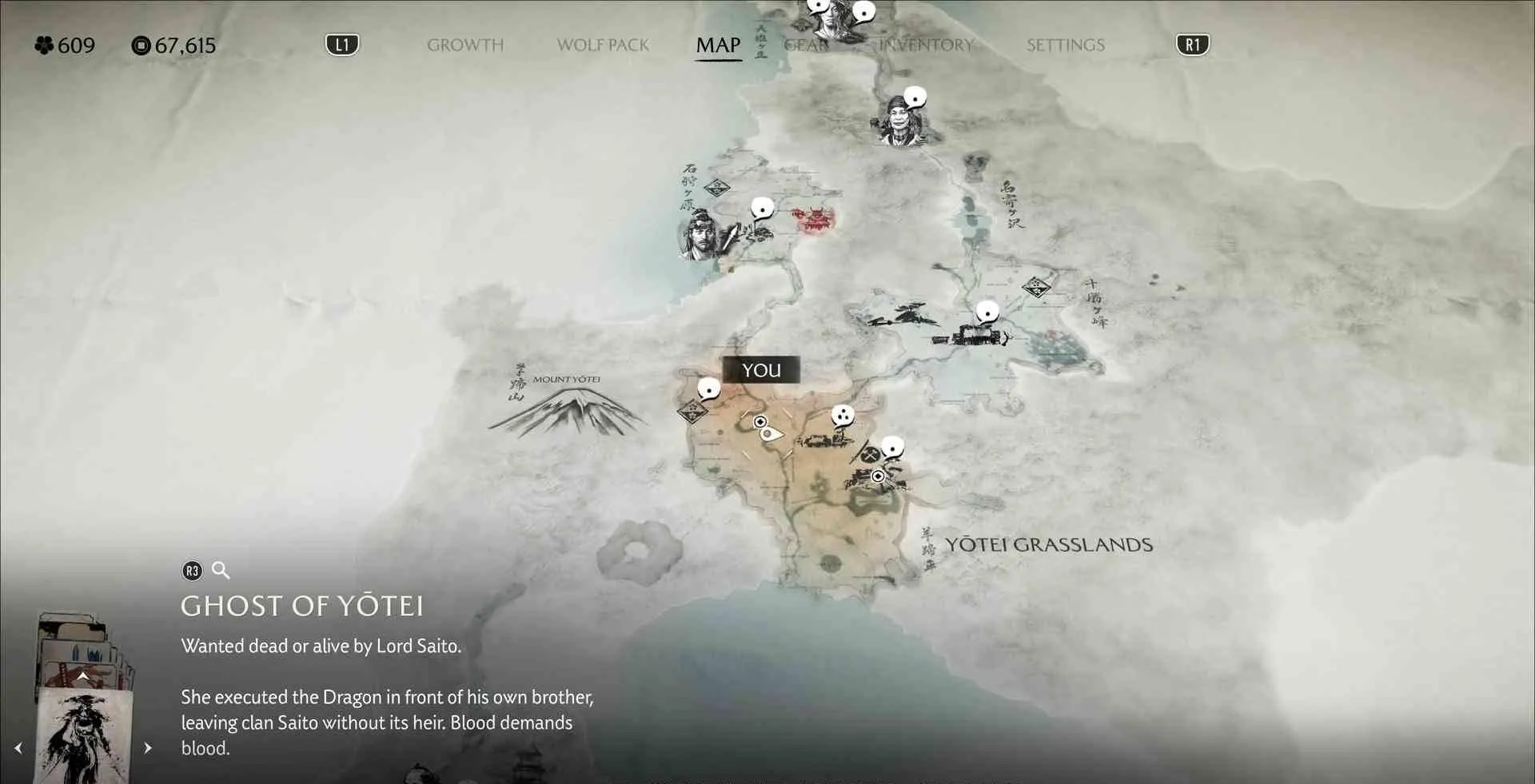
Task: Click the player position arrow marker
Action: [x=770, y=434]
